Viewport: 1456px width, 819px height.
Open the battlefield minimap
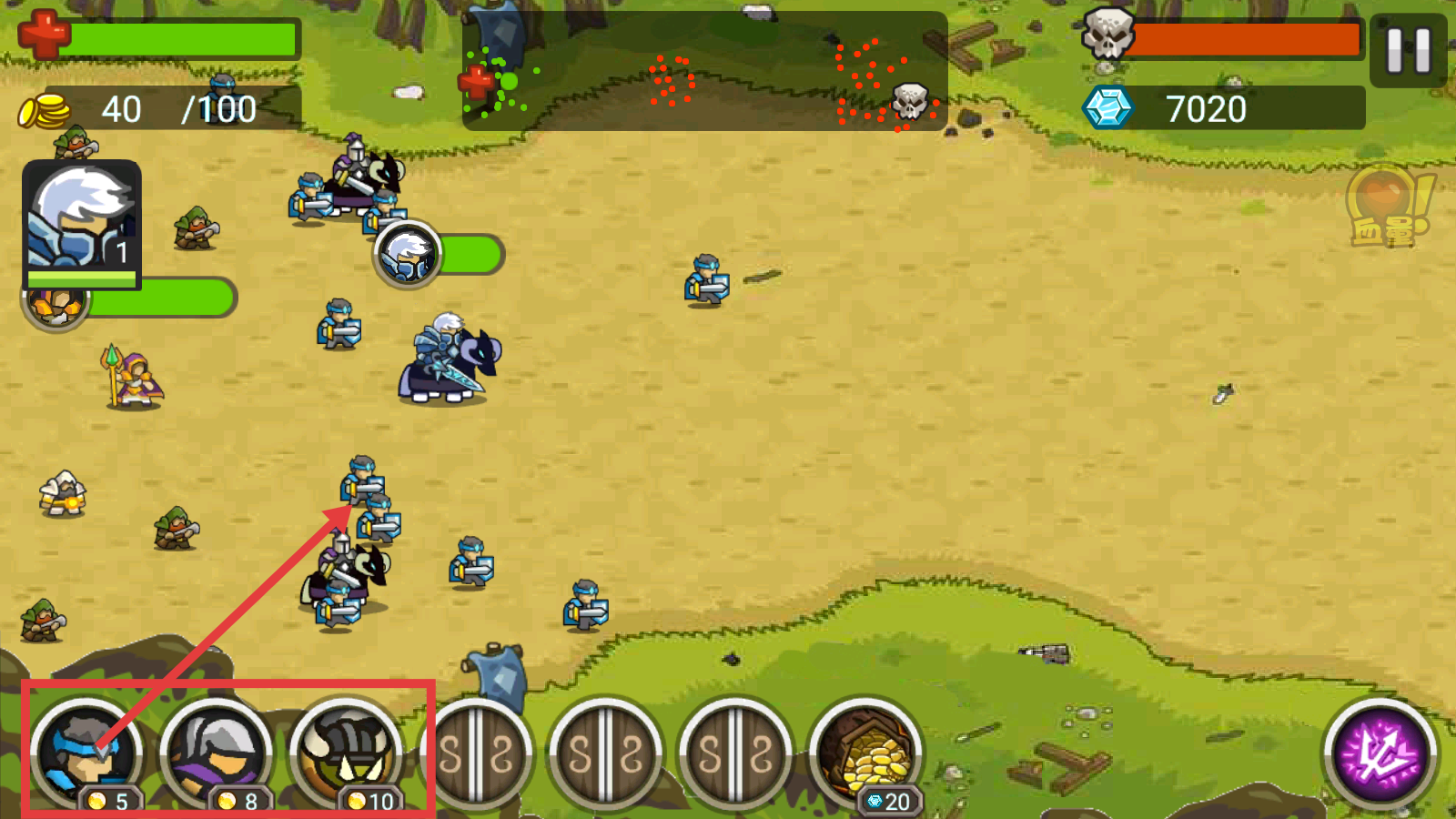(704, 73)
